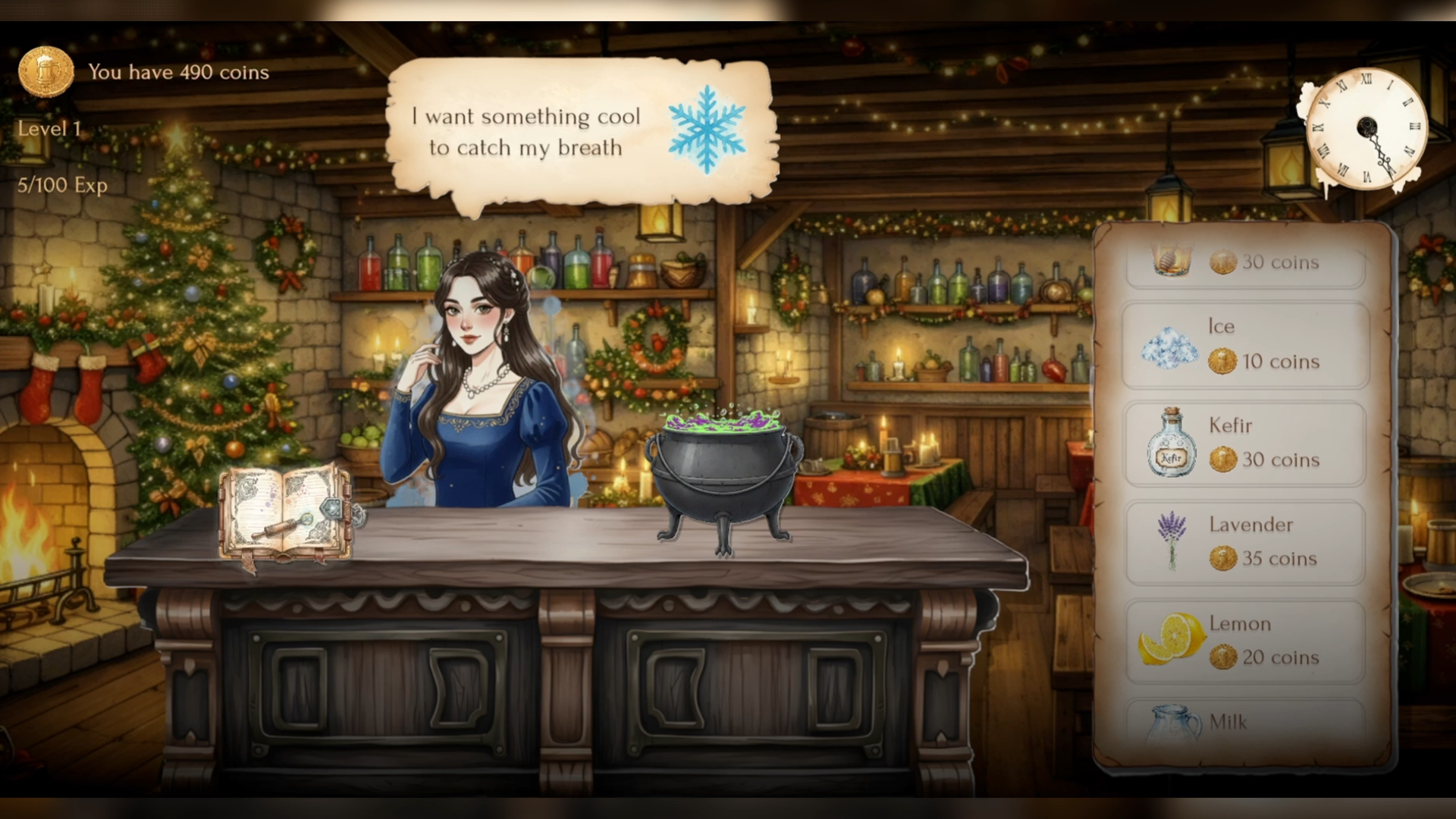Image resolution: width=1456 pixels, height=819 pixels.
Task: Select the Lavender sprig icon
Action: [x=1172, y=542]
